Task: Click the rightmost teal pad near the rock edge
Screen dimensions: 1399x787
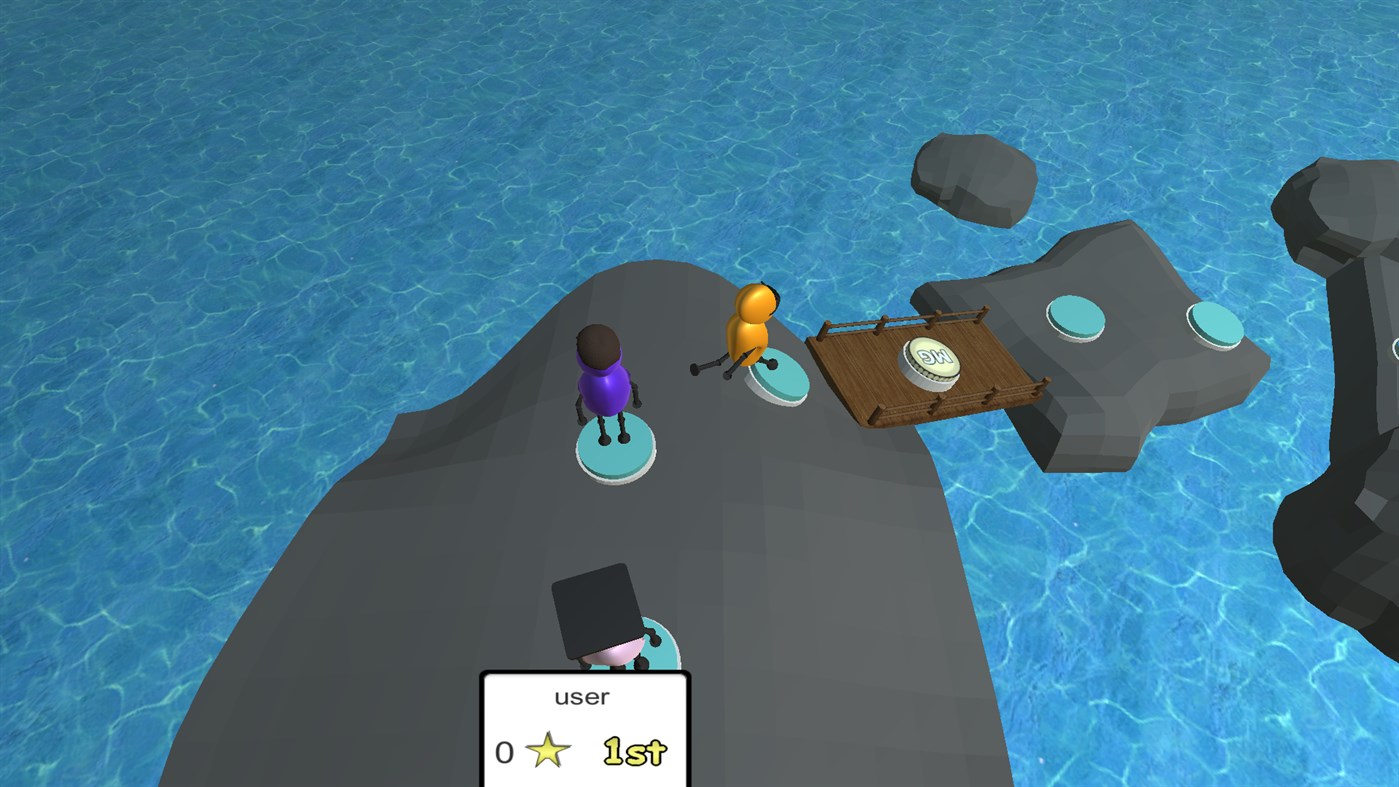Action: (x=1213, y=325)
